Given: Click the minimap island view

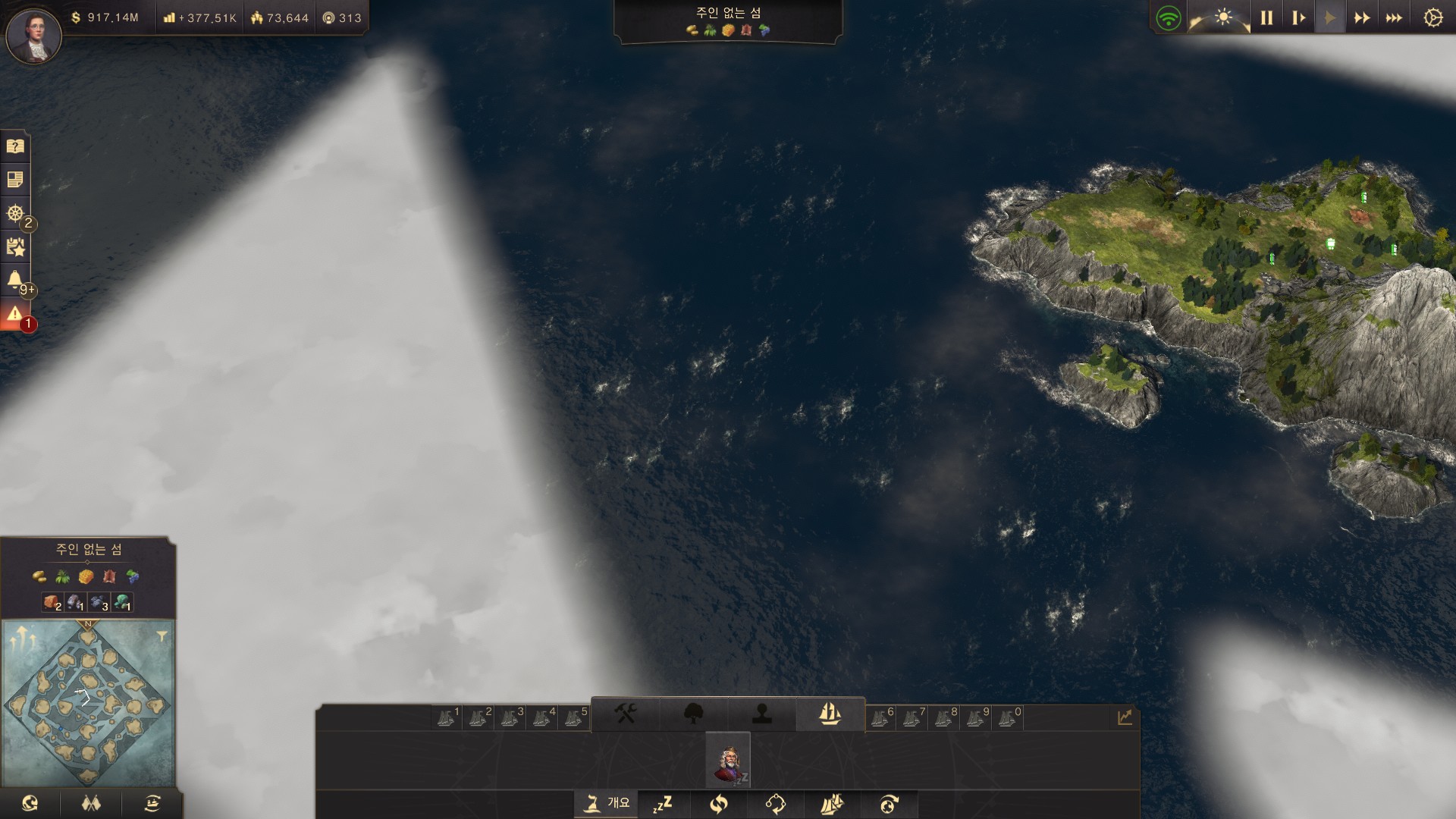Looking at the screenshot, I should point(88,703).
